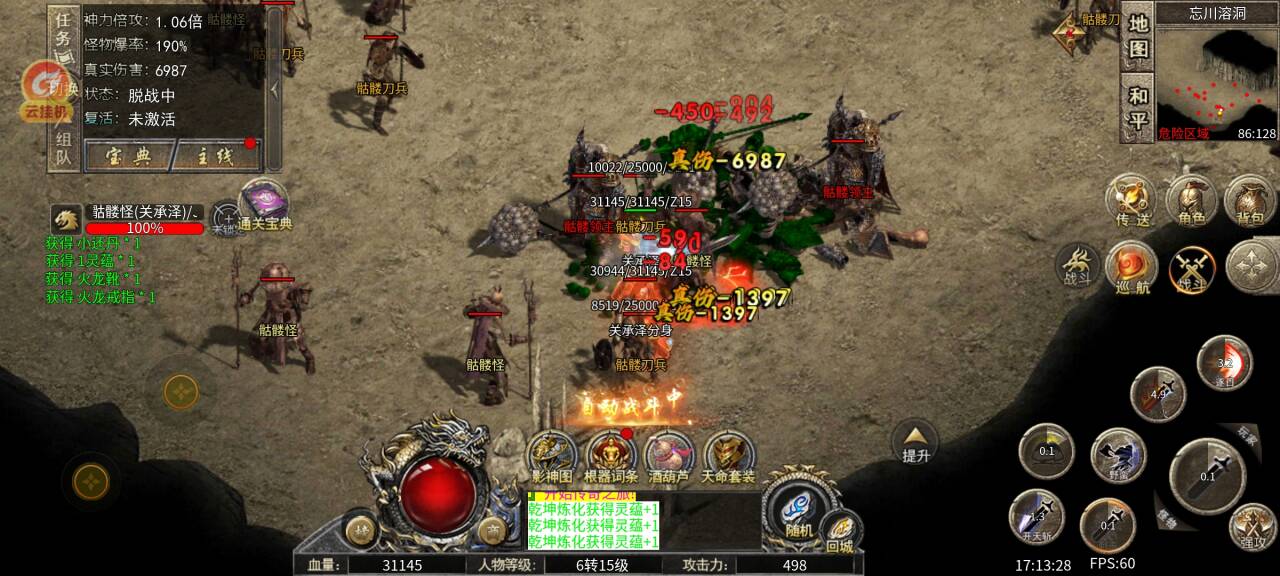Viewport: 1280px width, 576px height.
Task: Activate the 强攻 forced attack button
Action: coord(1251,526)
